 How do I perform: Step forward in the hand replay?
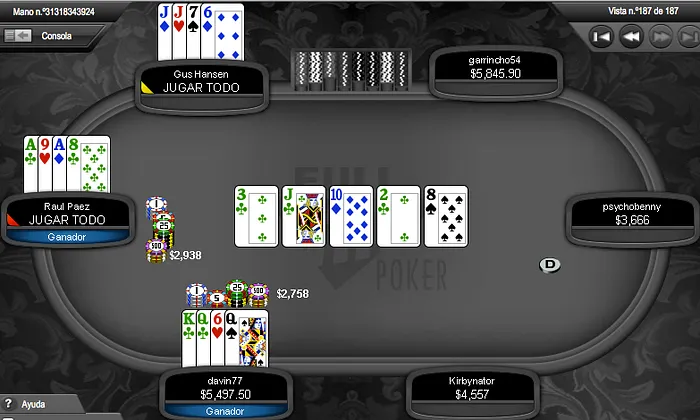click(658, 37)
